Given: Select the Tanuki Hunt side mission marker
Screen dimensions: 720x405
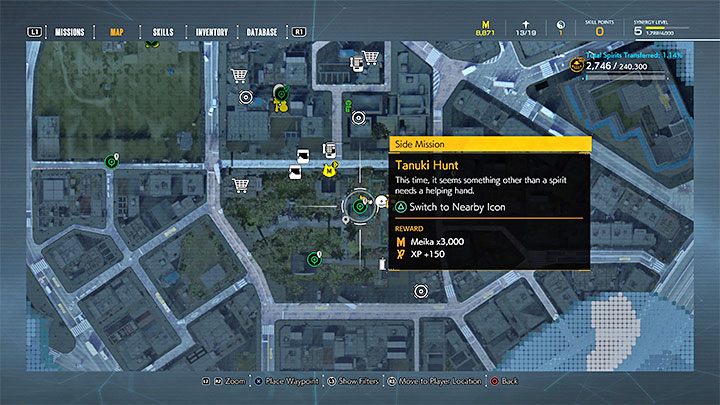Looking at the screenshot, I should point(359,207).
